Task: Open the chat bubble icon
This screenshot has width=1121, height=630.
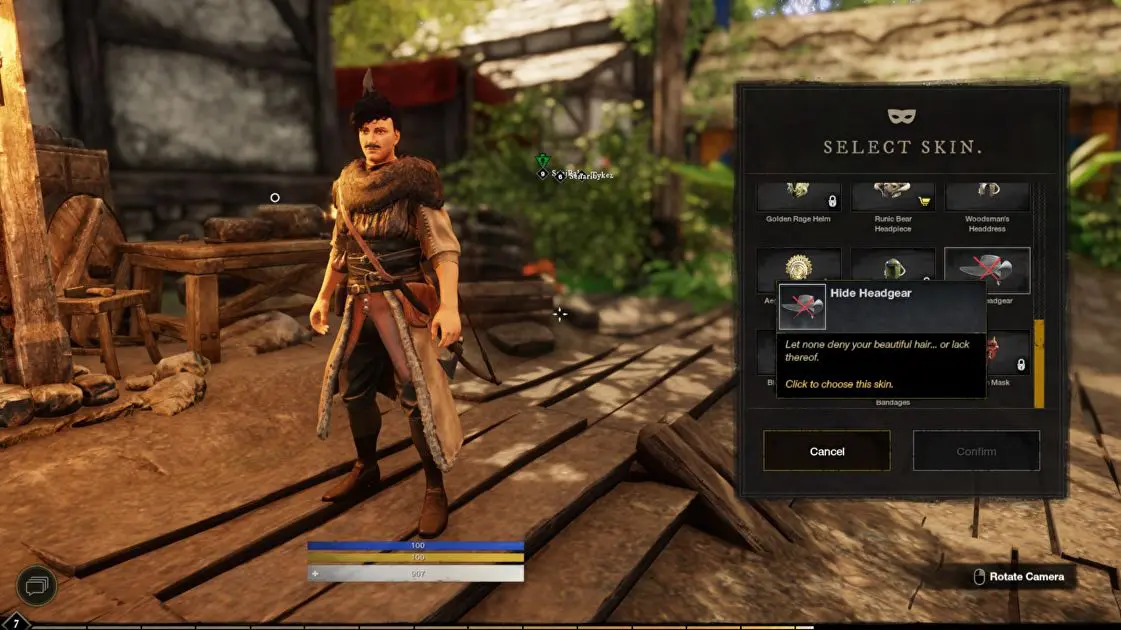Action: coord(36,586)
